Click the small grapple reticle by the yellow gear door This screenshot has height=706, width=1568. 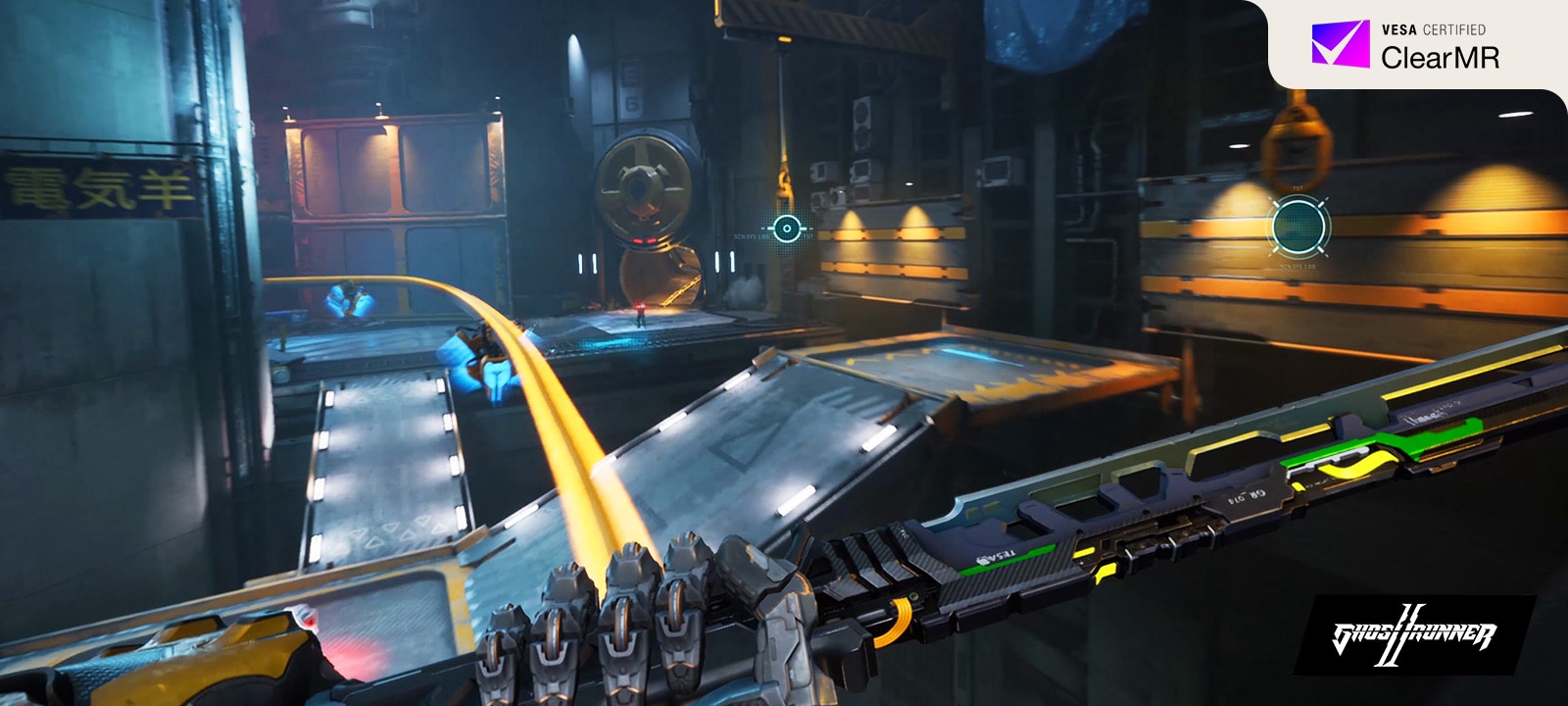(x=786, y=229)
